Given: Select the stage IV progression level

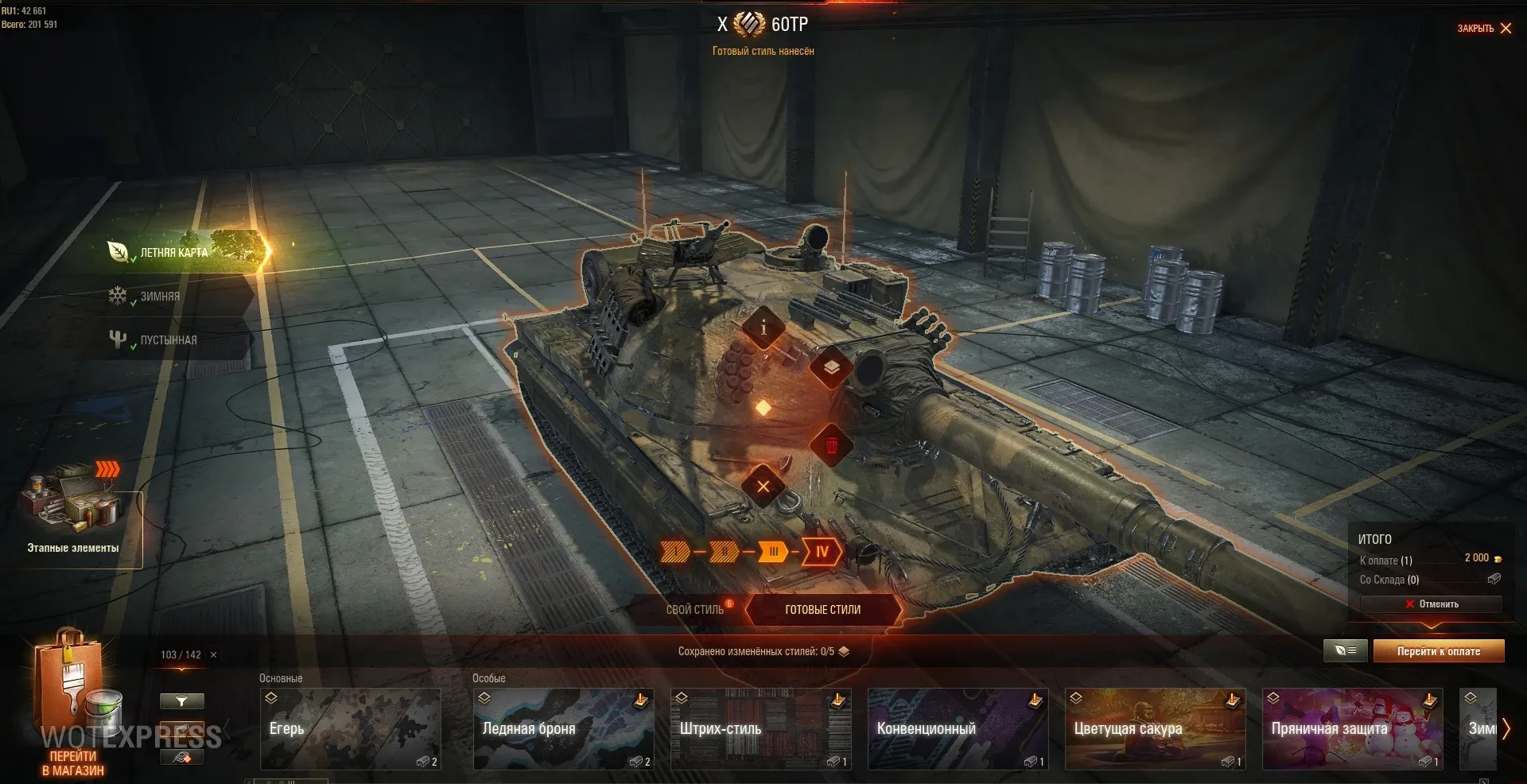Looking at the screenshot, I should click(822, 552).
